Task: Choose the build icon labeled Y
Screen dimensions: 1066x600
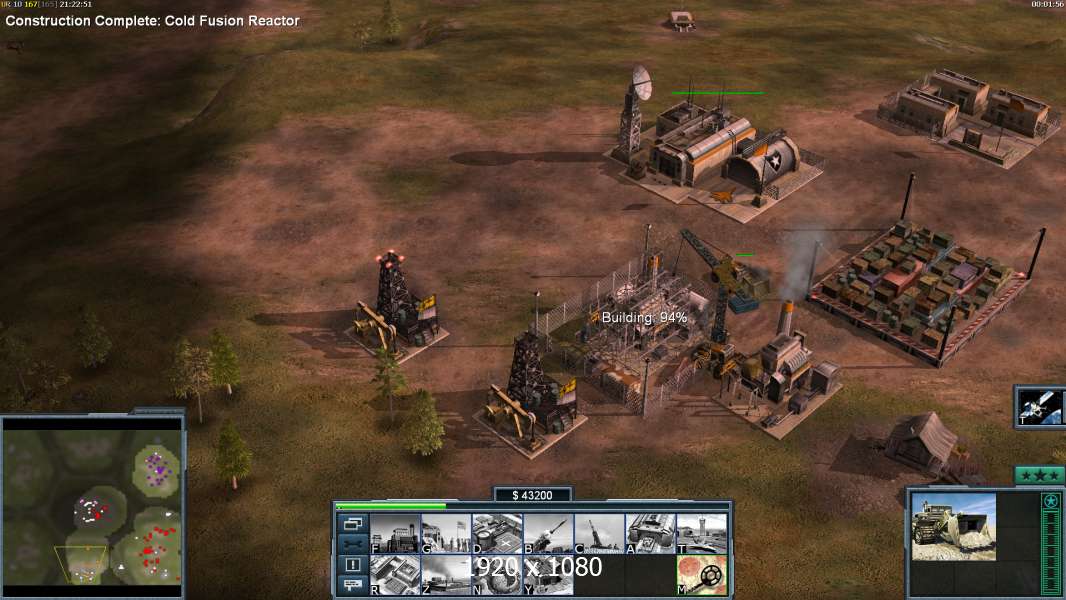Action: coord(548,575)
